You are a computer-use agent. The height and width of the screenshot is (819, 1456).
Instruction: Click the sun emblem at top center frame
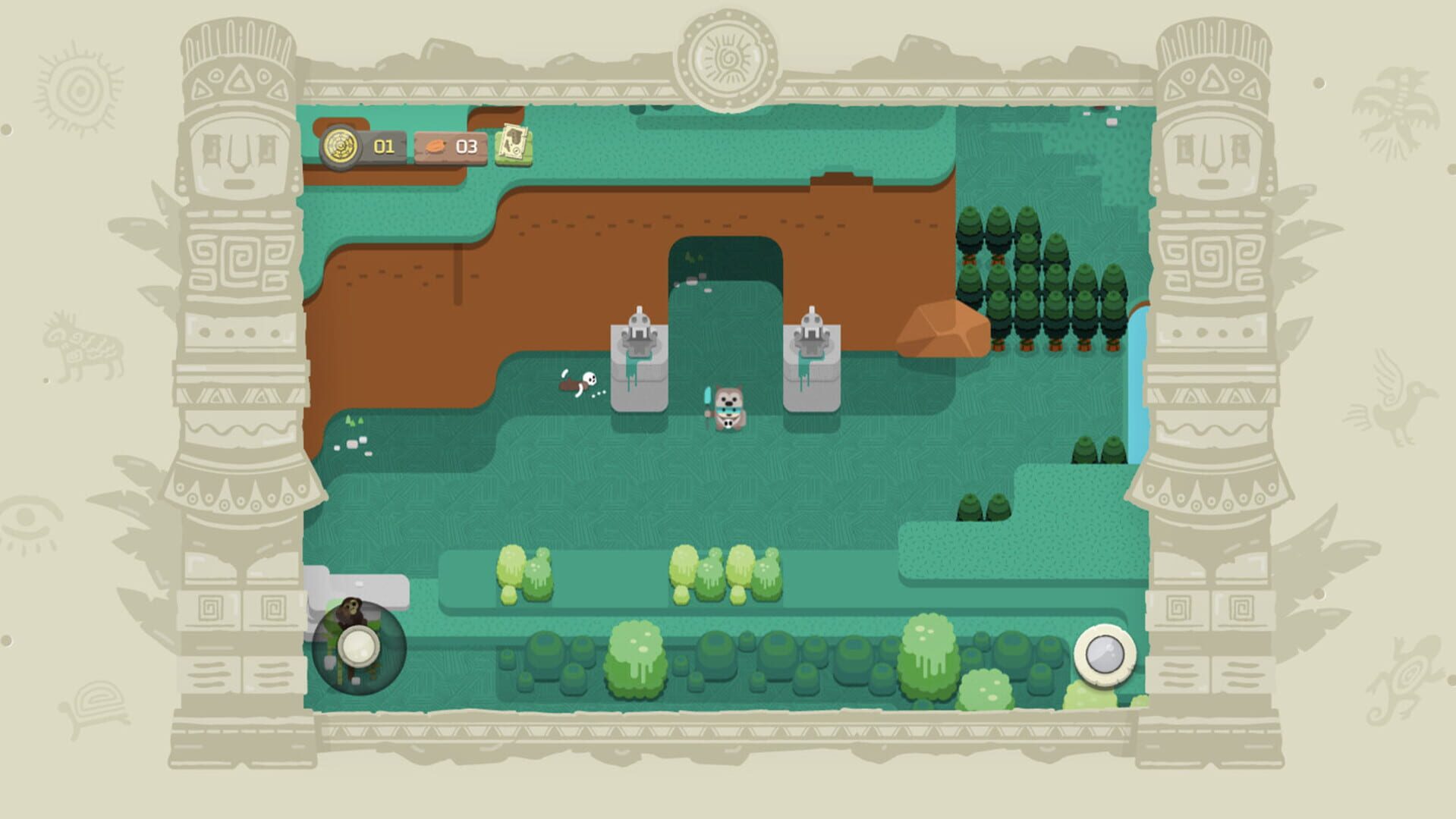pyautogui.click(x=726, y=57)
